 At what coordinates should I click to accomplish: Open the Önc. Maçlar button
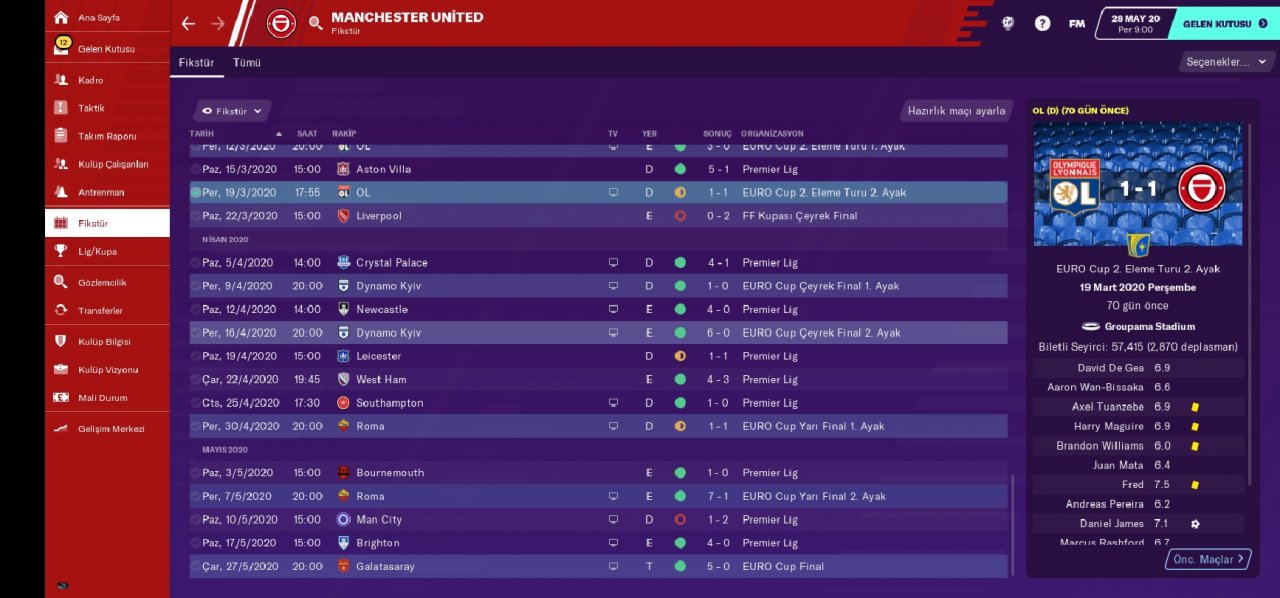(x=1208, y=559)
